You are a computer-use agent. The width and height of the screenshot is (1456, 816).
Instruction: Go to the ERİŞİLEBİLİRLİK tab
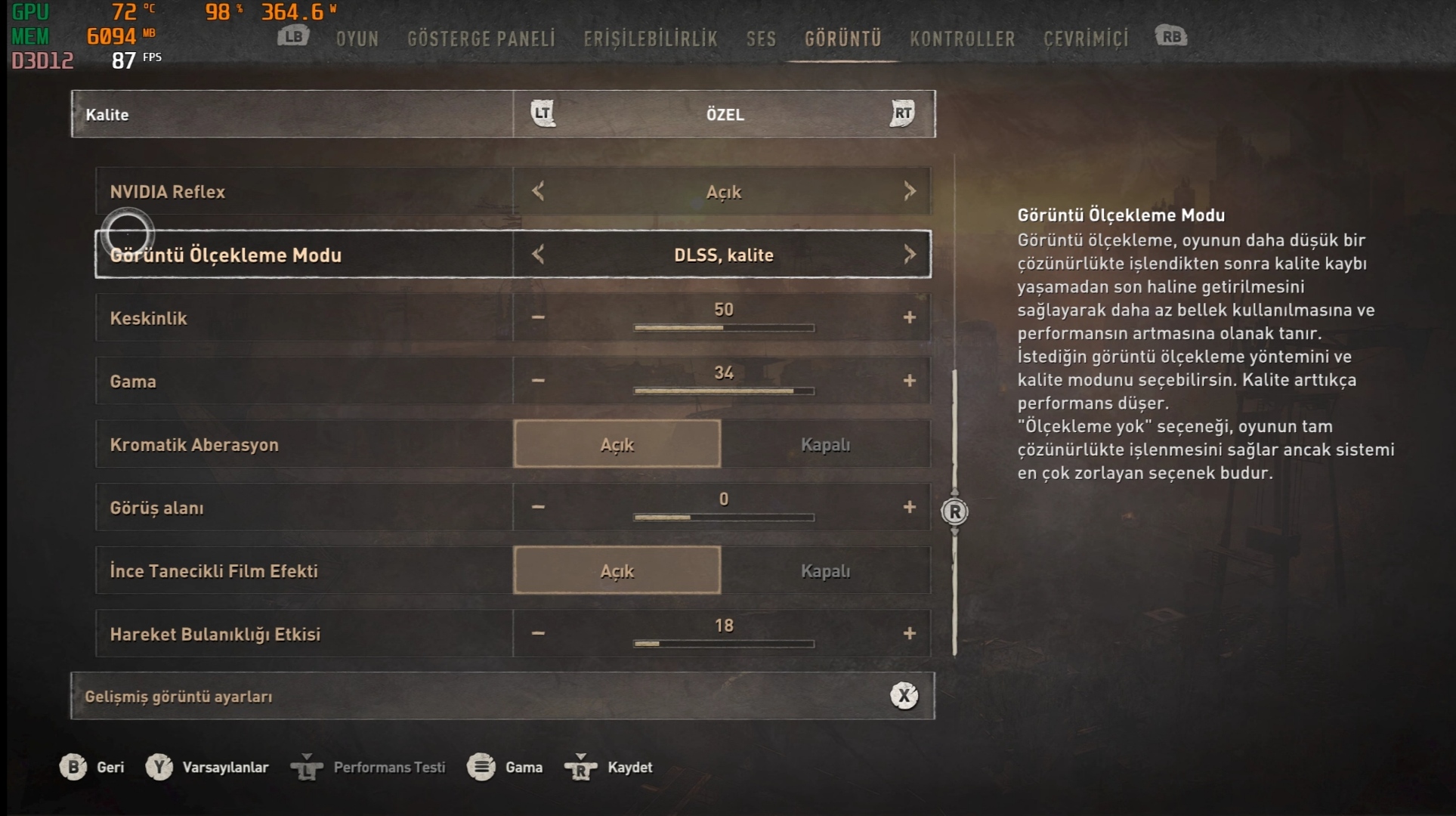click(x=650, y=39)
